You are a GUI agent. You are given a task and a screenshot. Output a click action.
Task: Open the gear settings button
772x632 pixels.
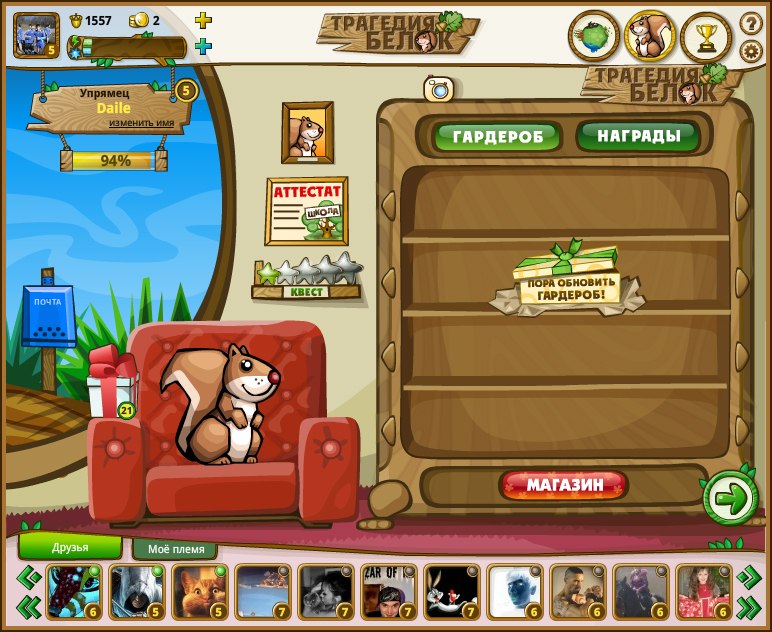pos(750,50)
